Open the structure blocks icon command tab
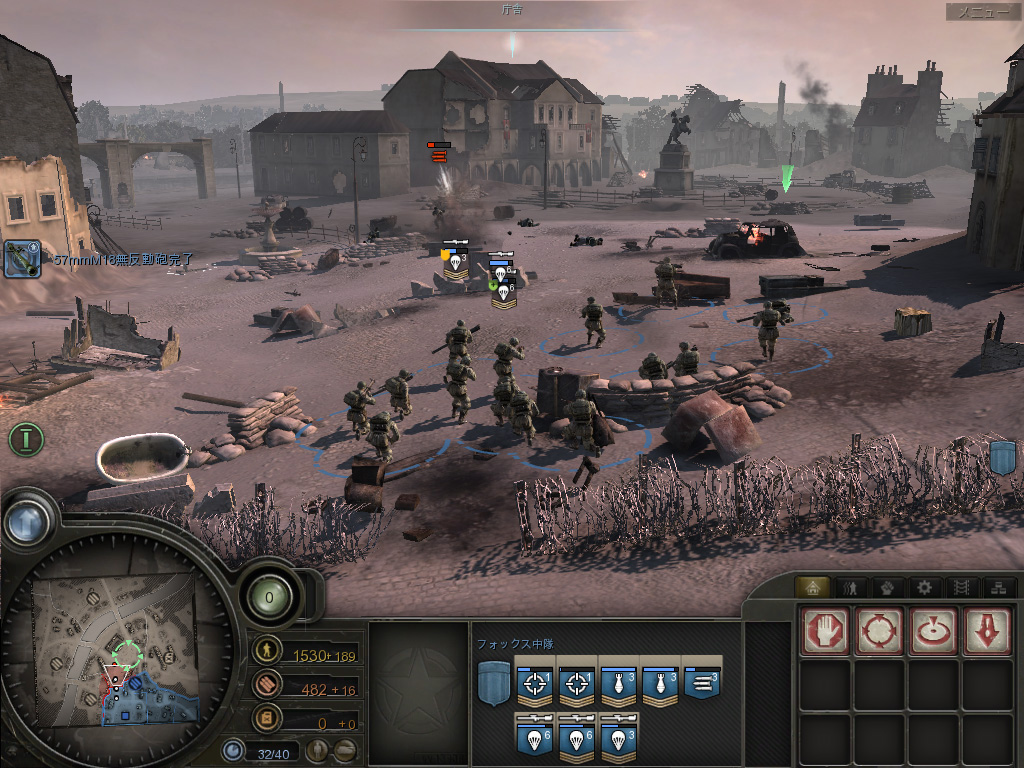The image size is (1024, 768). coord(997,587)
